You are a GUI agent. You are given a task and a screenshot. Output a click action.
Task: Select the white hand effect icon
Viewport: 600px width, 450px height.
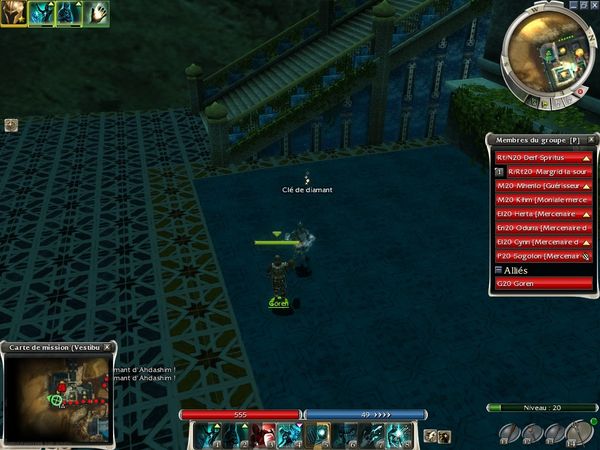(98, 14)
